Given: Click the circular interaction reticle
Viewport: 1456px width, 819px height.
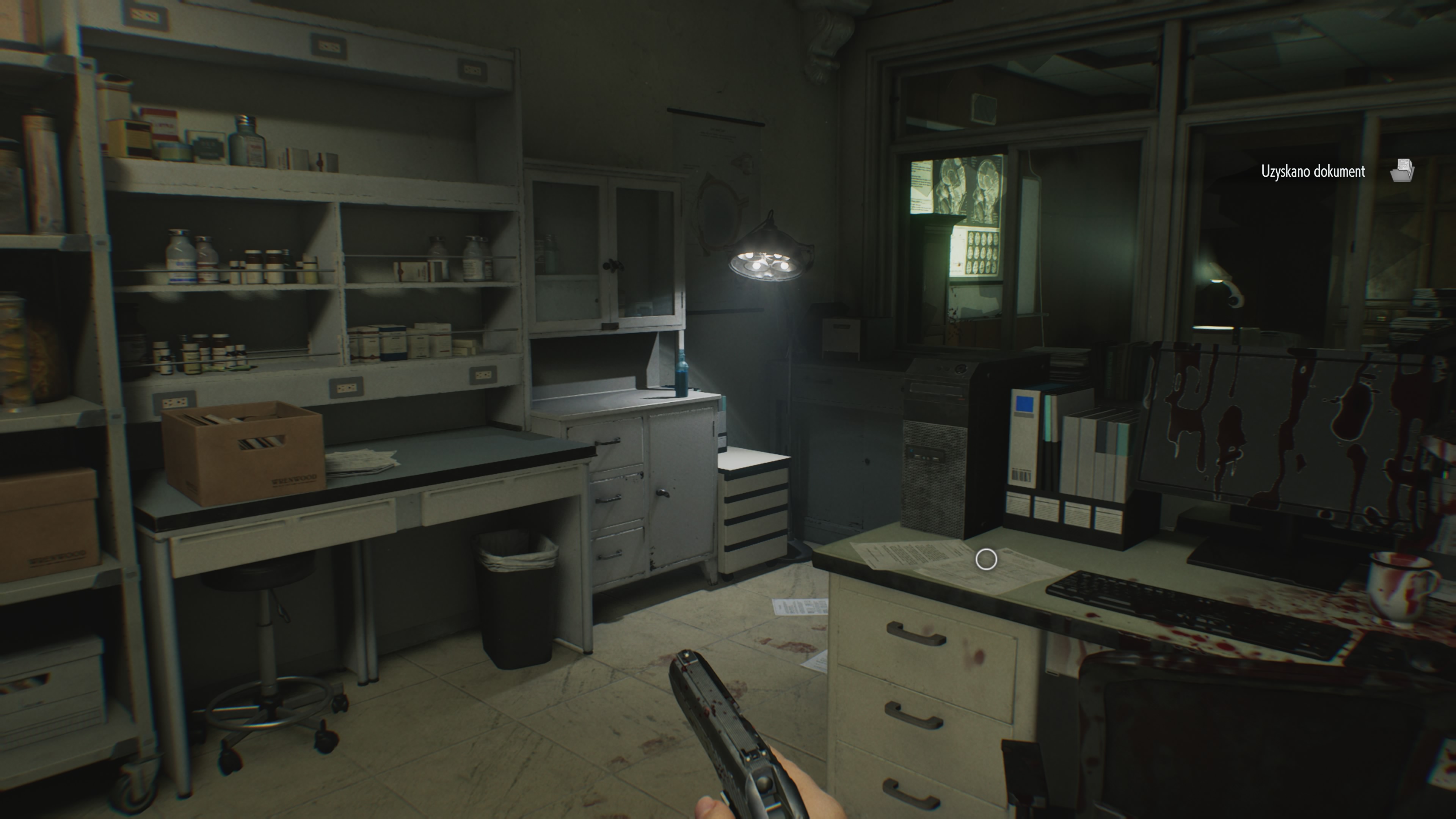Looking at the screenshot, I should [x=986, y=559].
